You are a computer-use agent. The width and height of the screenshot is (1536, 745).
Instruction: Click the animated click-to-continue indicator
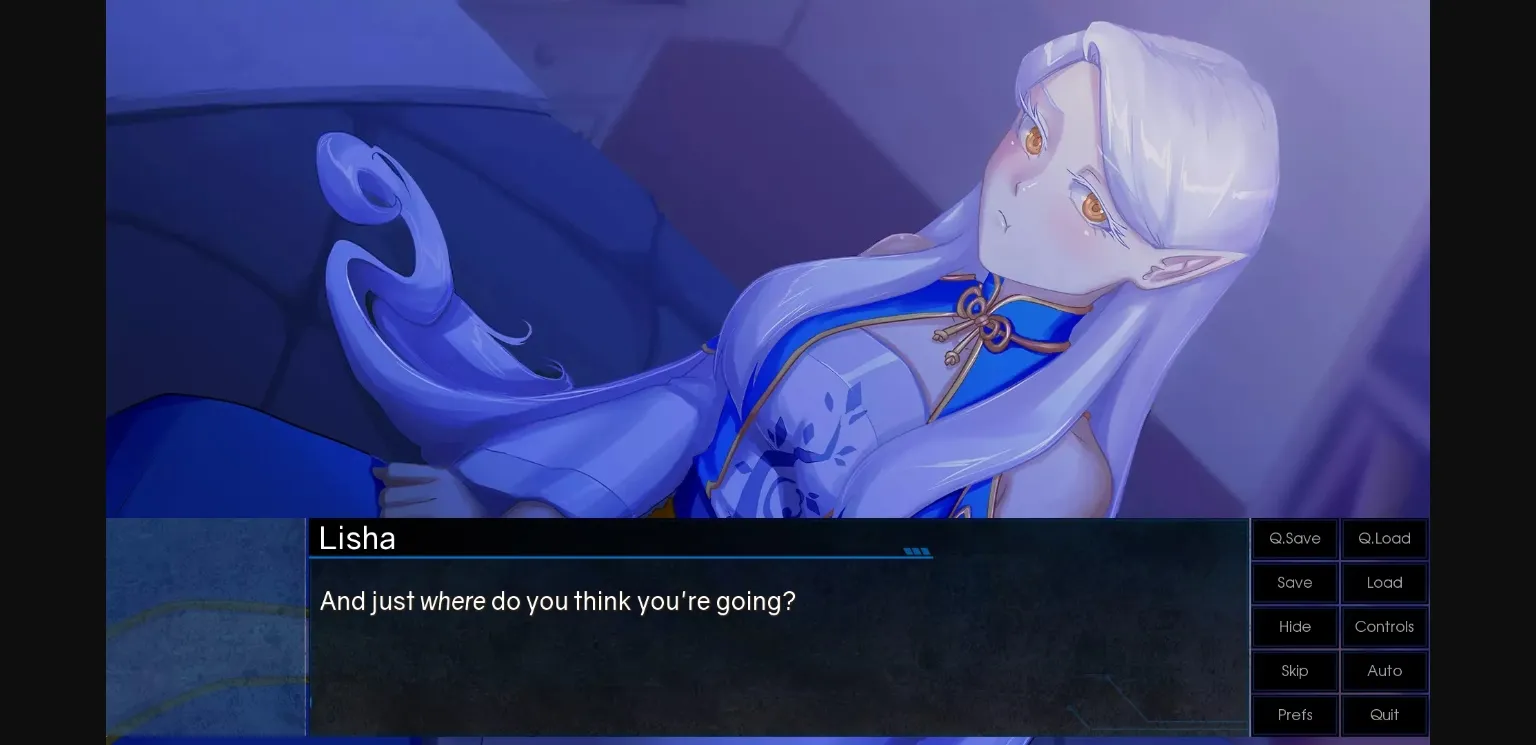coord(917,551)
